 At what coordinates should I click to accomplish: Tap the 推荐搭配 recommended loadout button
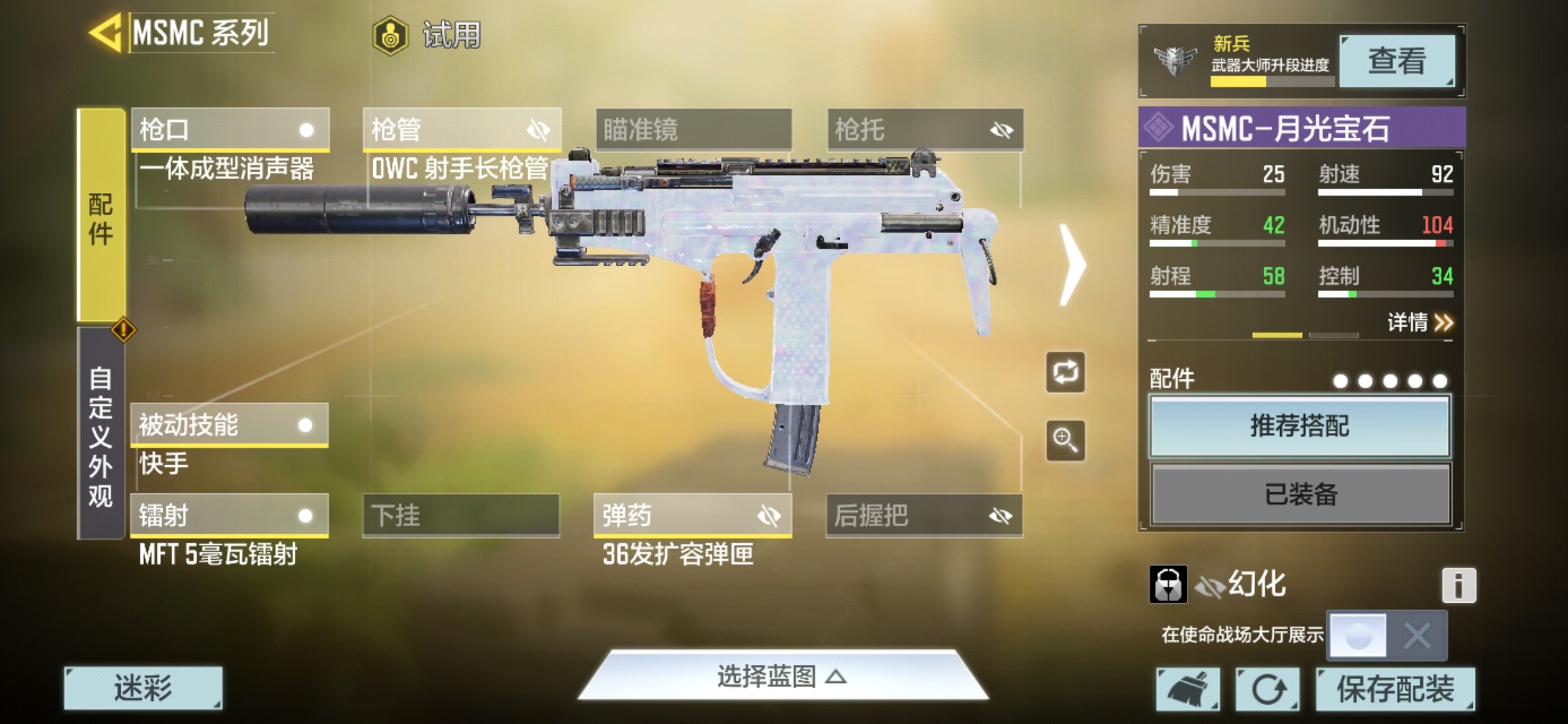coord(1299,426)
